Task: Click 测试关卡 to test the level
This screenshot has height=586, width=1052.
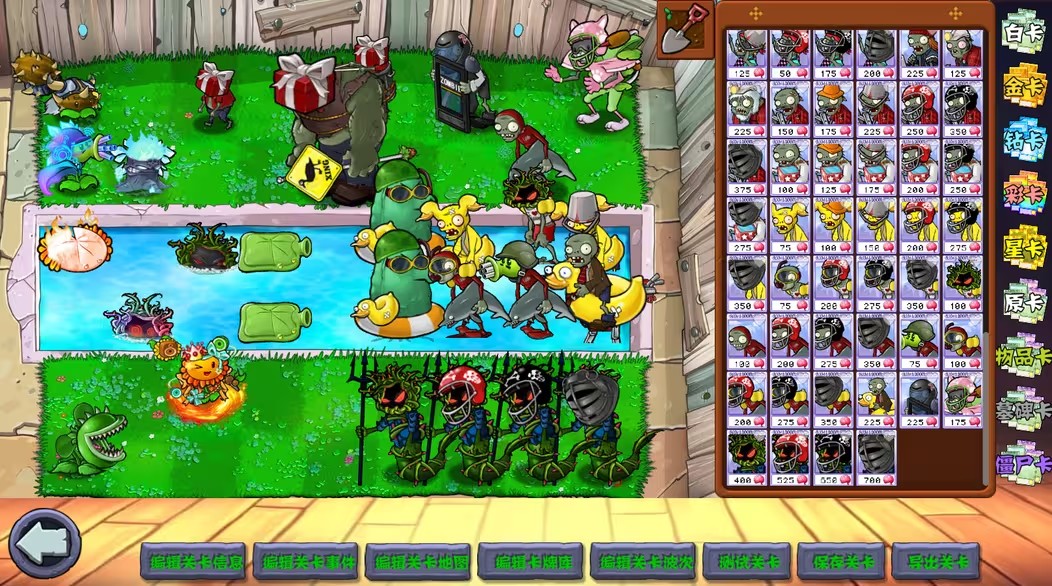Action: (x=746, y=562)
